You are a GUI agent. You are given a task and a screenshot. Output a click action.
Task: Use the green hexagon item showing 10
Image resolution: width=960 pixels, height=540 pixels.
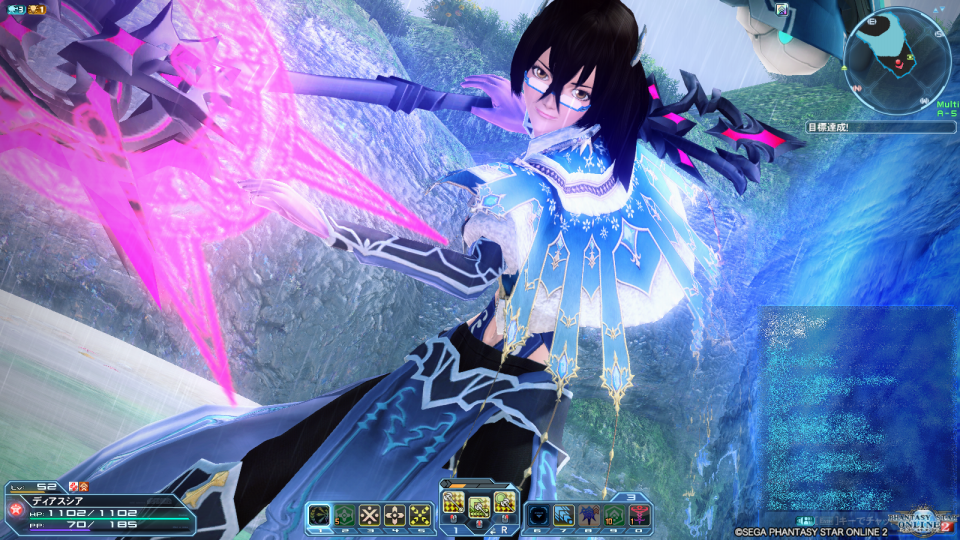point(614,513)
